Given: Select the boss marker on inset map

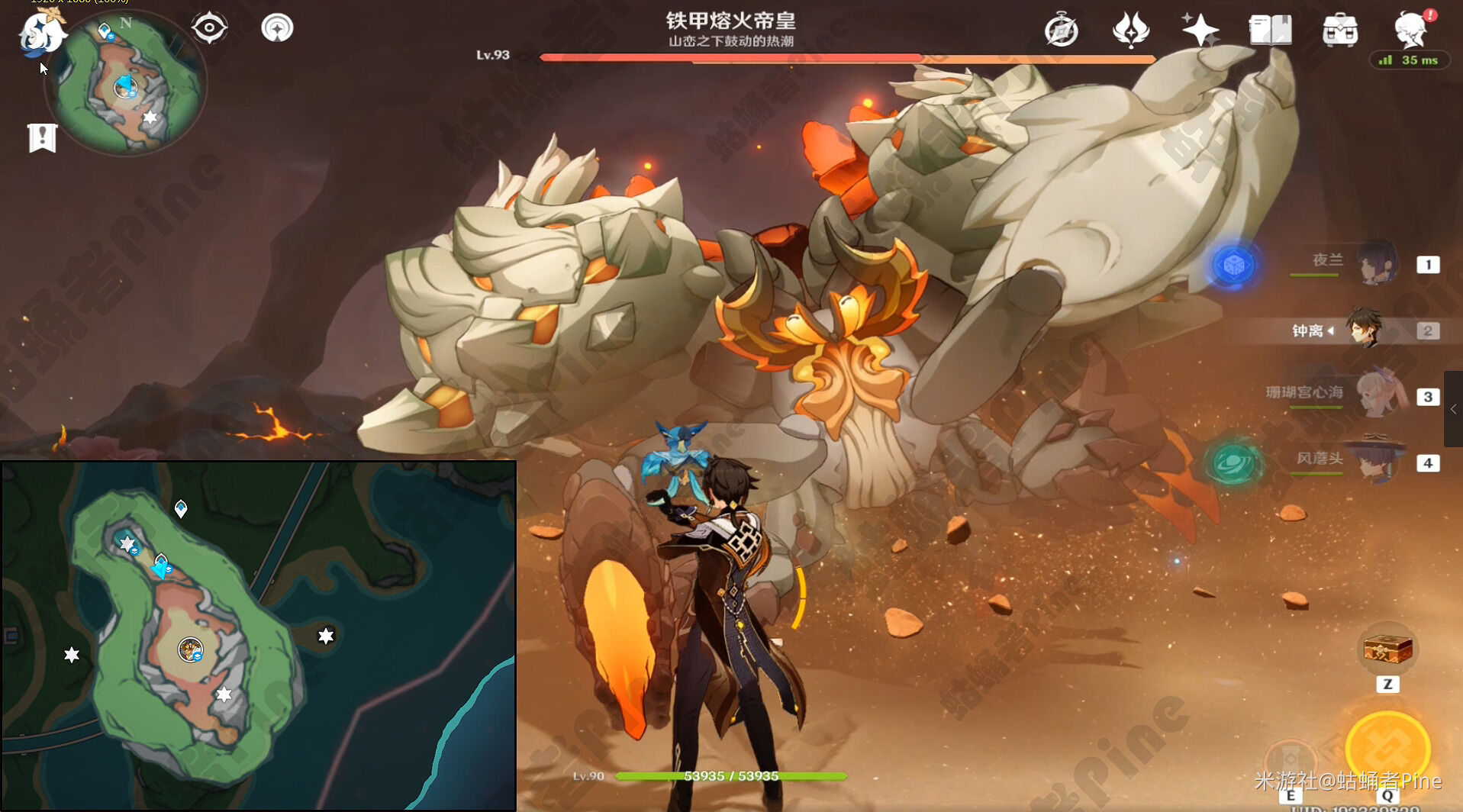Looking at the screenshot, I should 190,650.
